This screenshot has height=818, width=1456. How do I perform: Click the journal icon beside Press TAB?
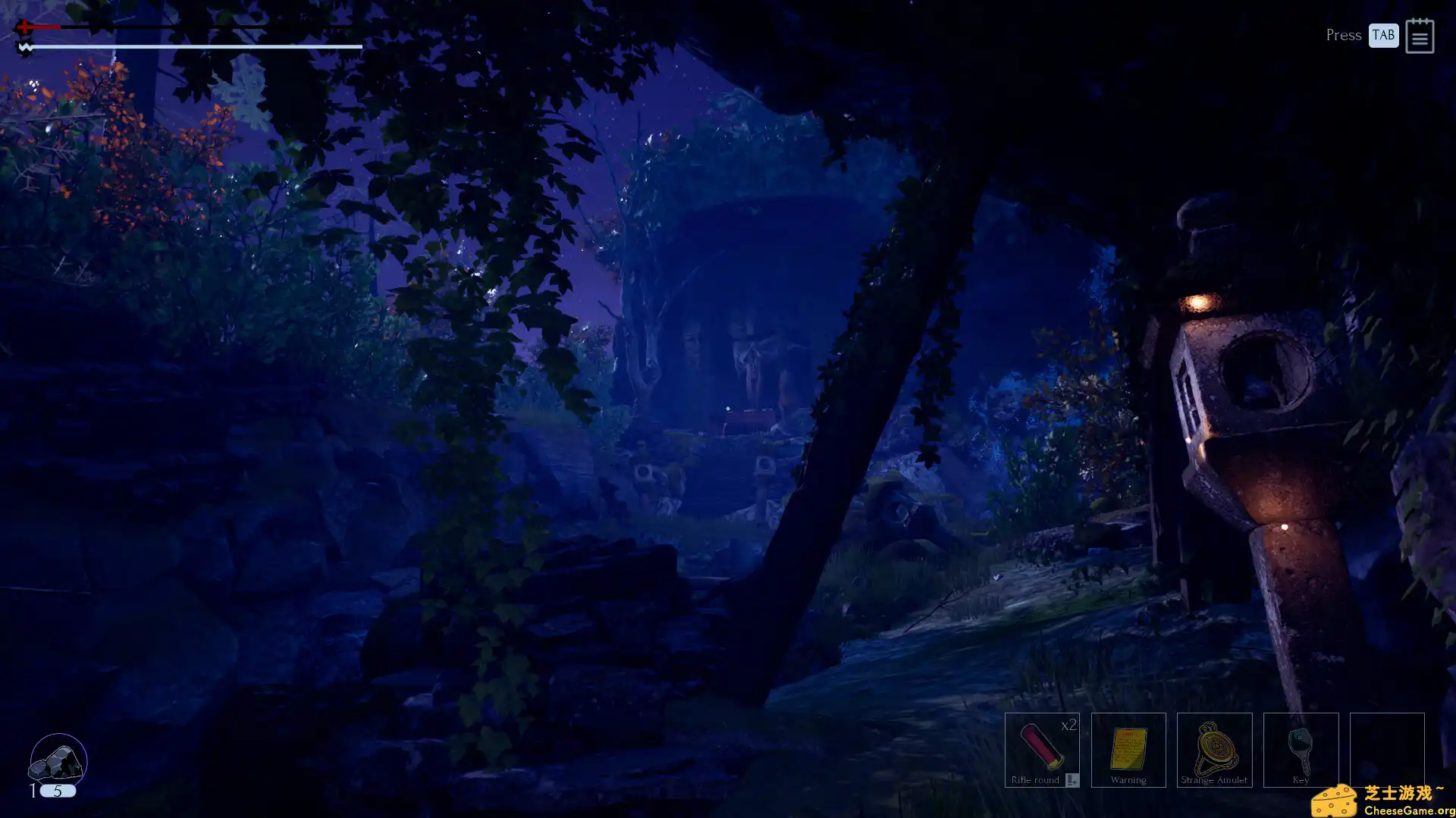[x=1420, y=36]
